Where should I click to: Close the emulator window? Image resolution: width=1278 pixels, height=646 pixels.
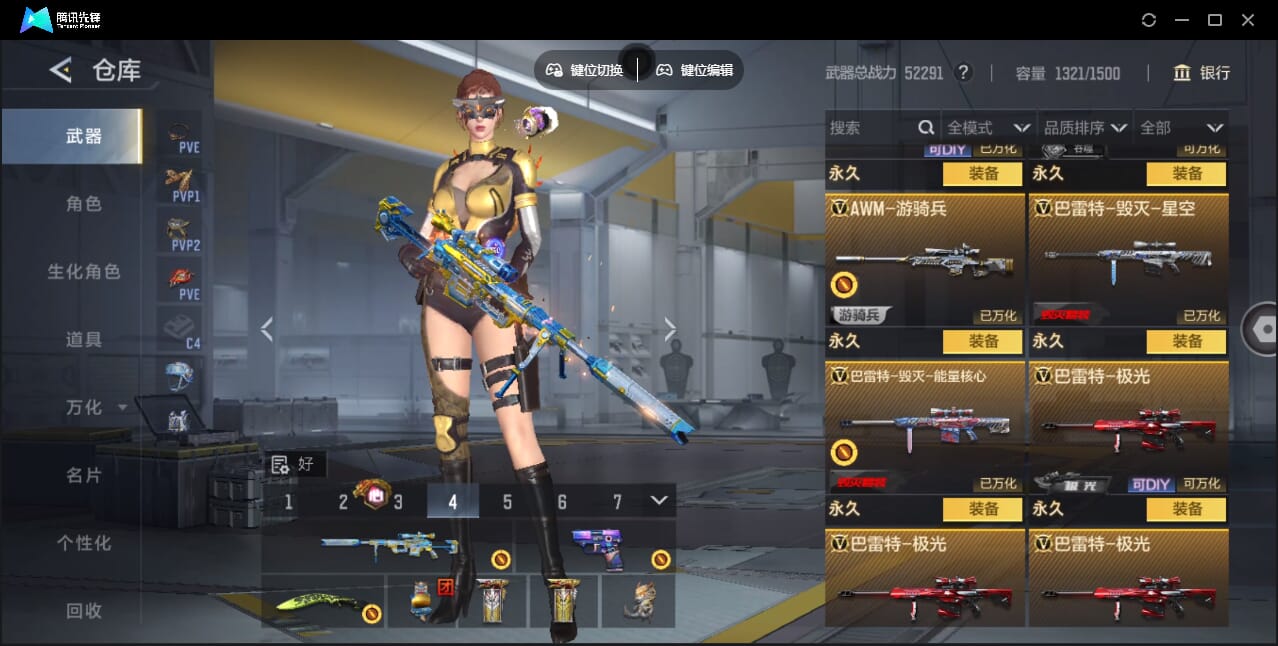tap(1248, 20)
